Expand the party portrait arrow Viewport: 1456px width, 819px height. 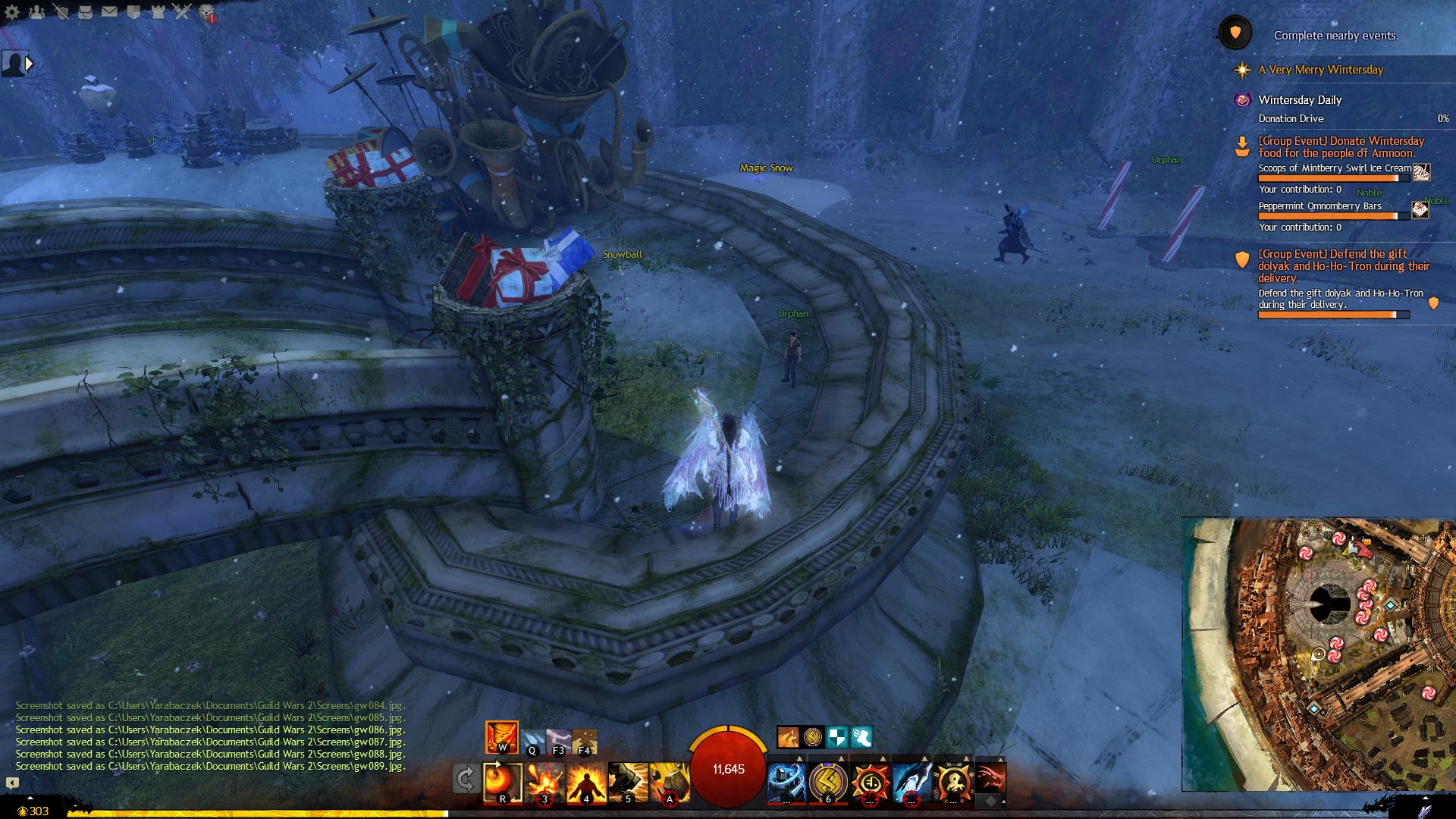(30, 64)
